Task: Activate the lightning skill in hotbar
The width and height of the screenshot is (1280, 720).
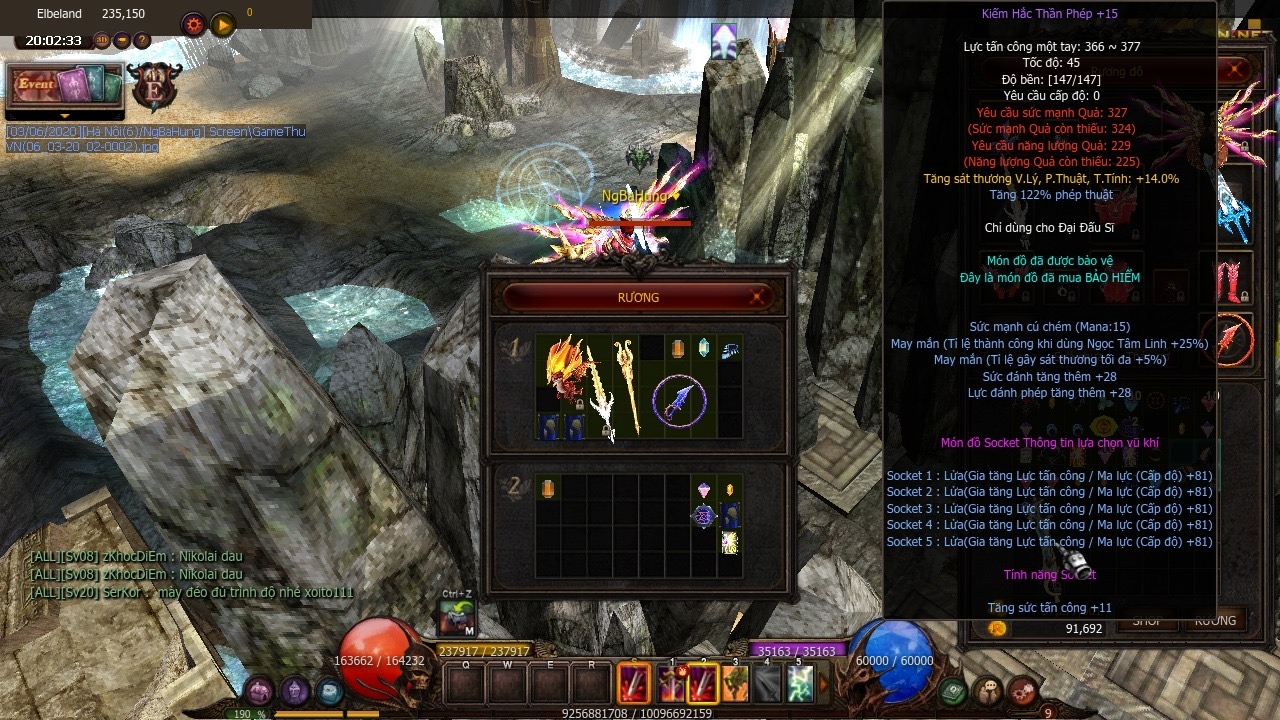Action: 799,684
